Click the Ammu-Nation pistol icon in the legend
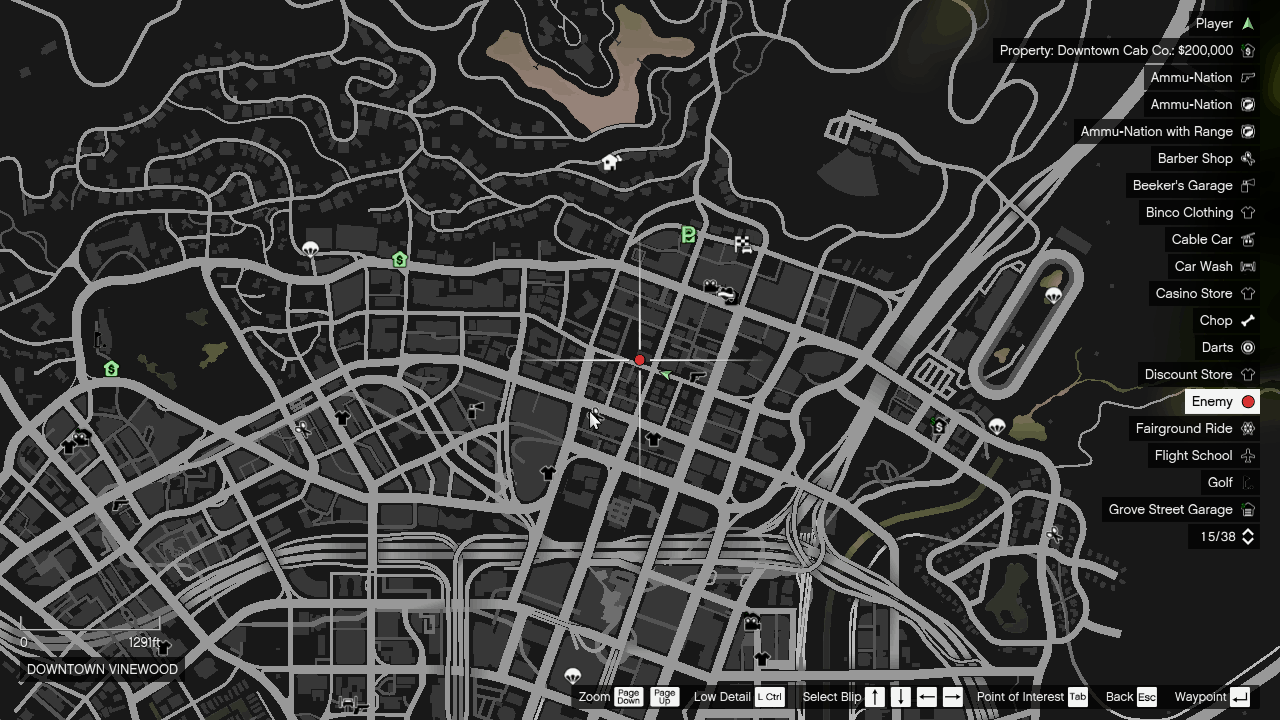Screen dimensions: 1280x720 [1247, 77]
